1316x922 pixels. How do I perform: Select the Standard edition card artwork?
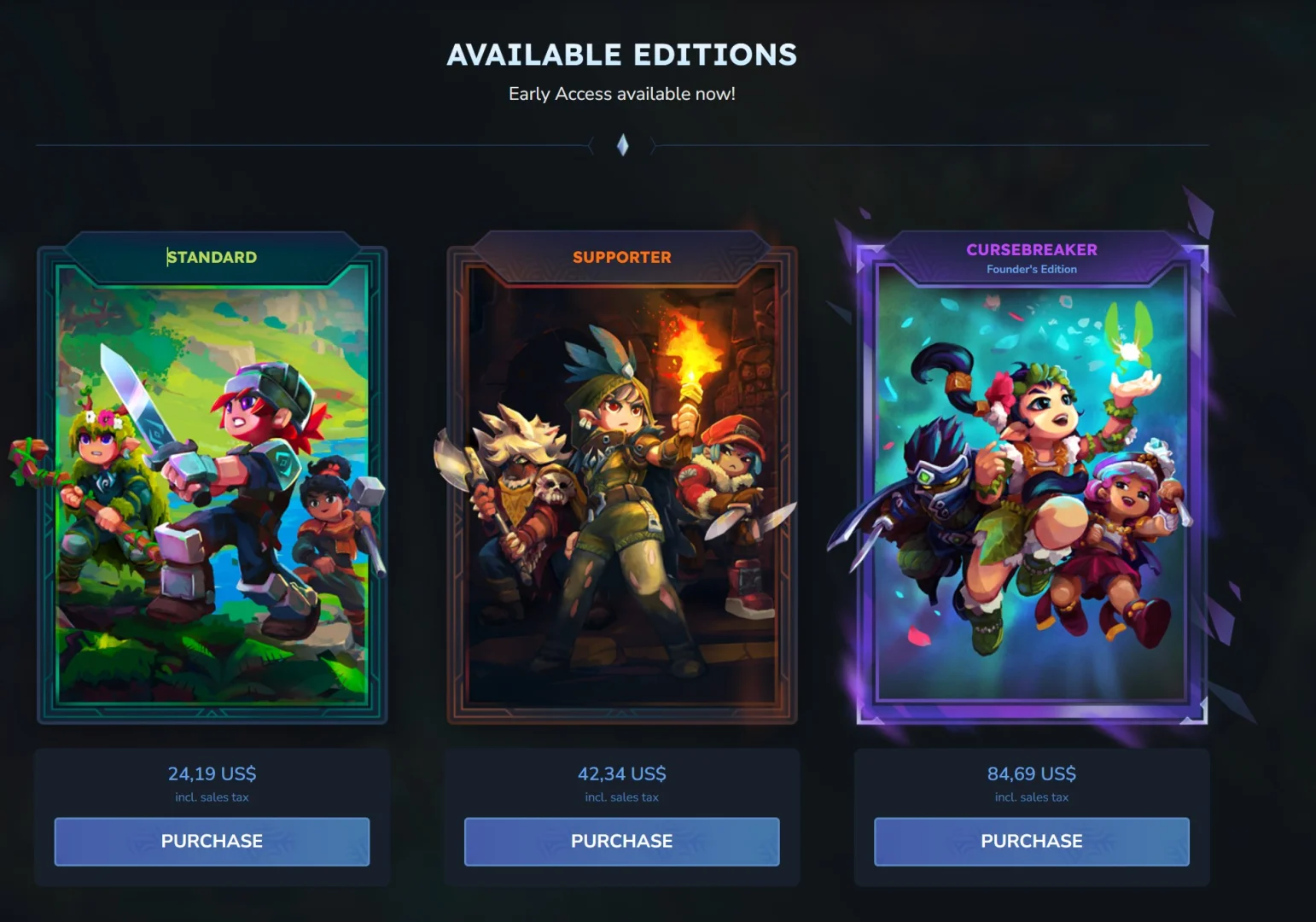pyautogui.click(x=212, y=487)
